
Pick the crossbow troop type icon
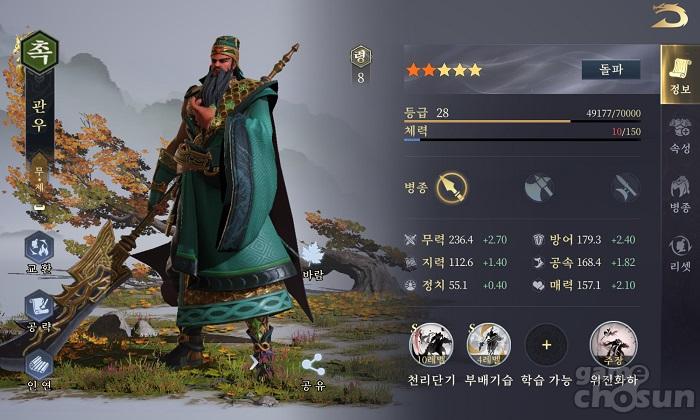point(627,186)
